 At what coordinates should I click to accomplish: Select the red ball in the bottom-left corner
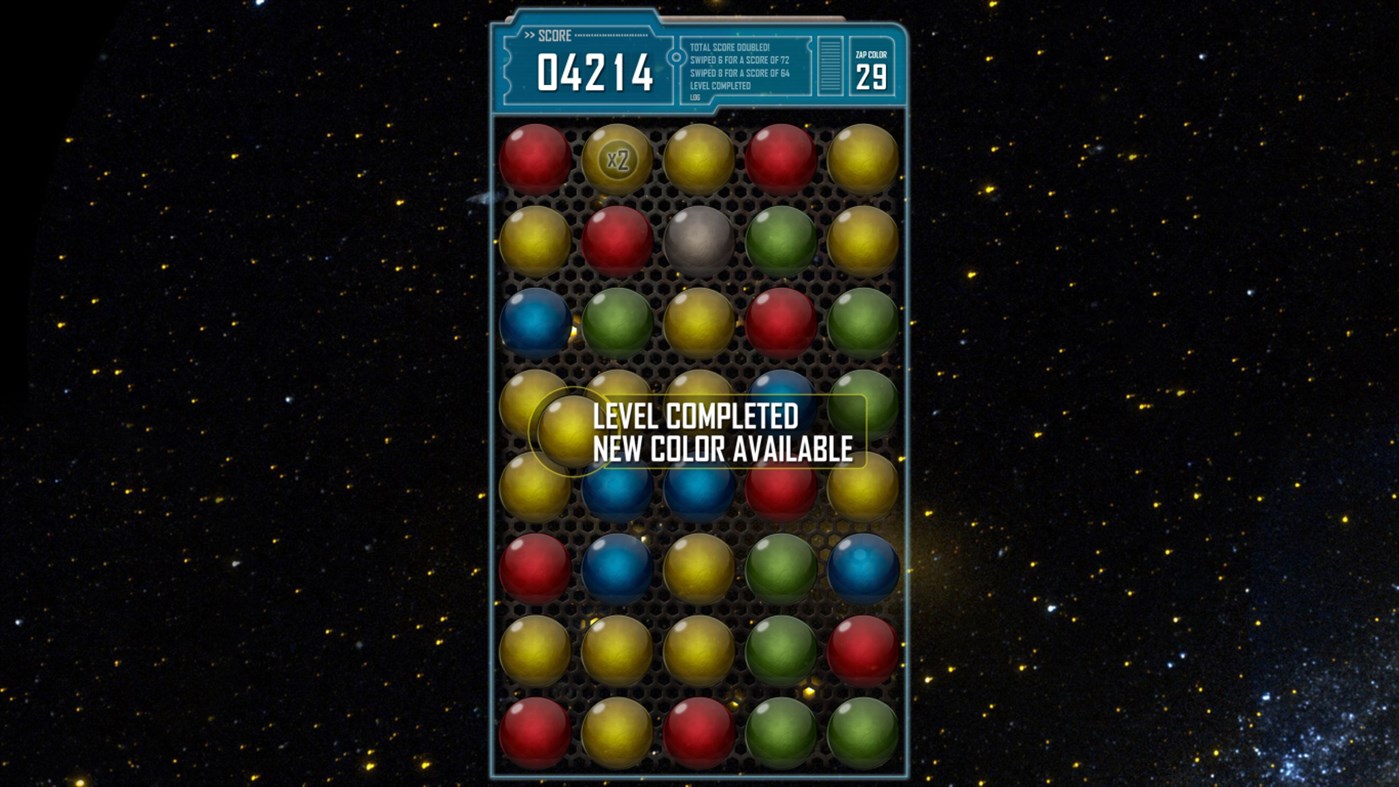click(536, 733)
